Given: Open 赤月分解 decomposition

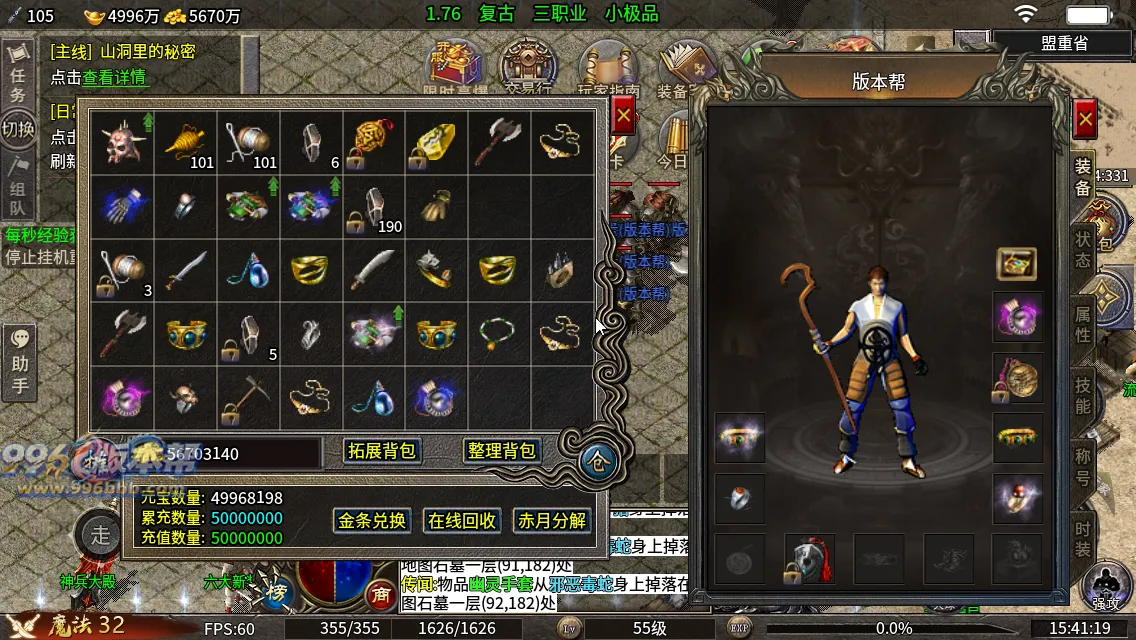Looking at the screenshot, I should (551, 521).
